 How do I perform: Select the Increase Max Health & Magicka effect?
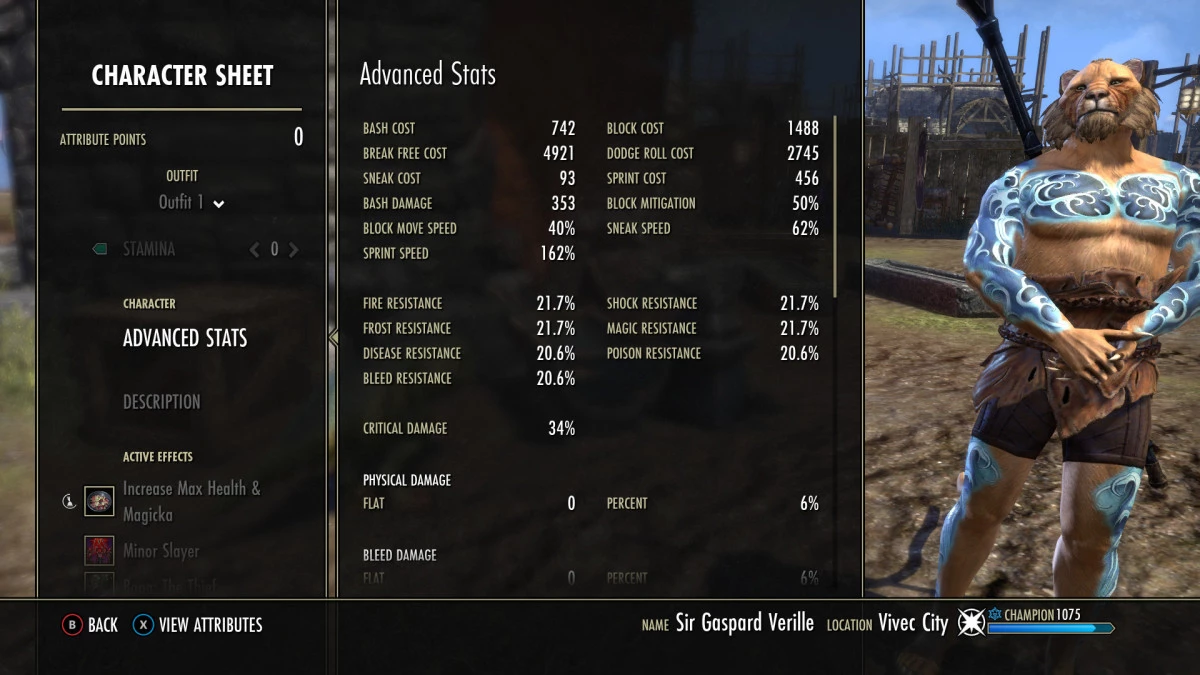[190, 501]
